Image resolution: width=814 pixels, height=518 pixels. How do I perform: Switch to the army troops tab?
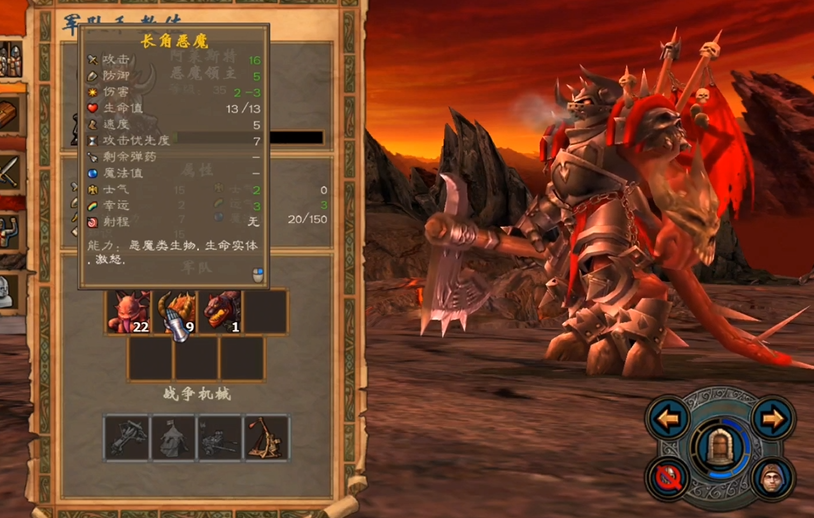[8, 58]
